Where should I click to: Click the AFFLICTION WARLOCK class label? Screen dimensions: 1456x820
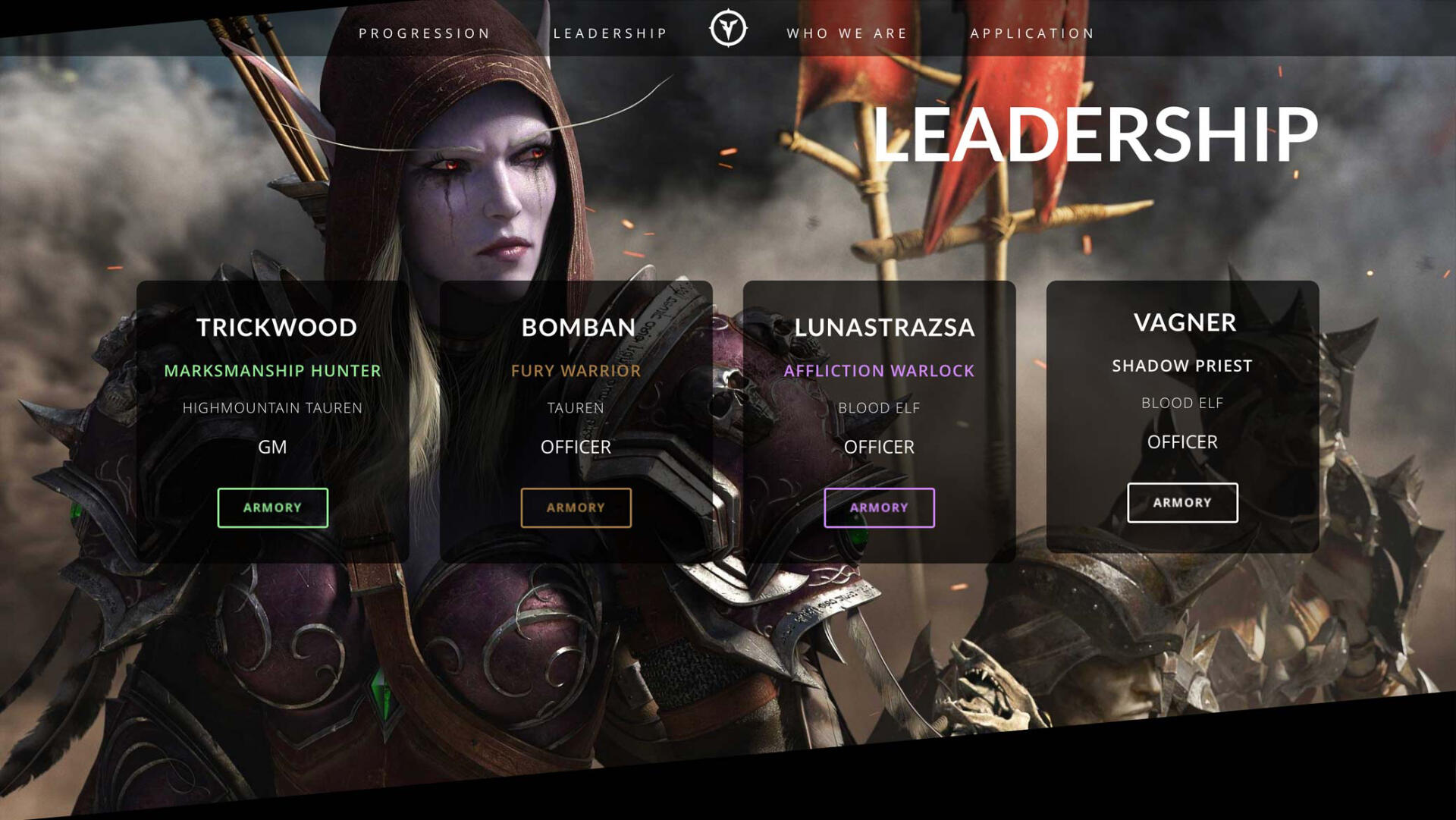coord(880,371)
